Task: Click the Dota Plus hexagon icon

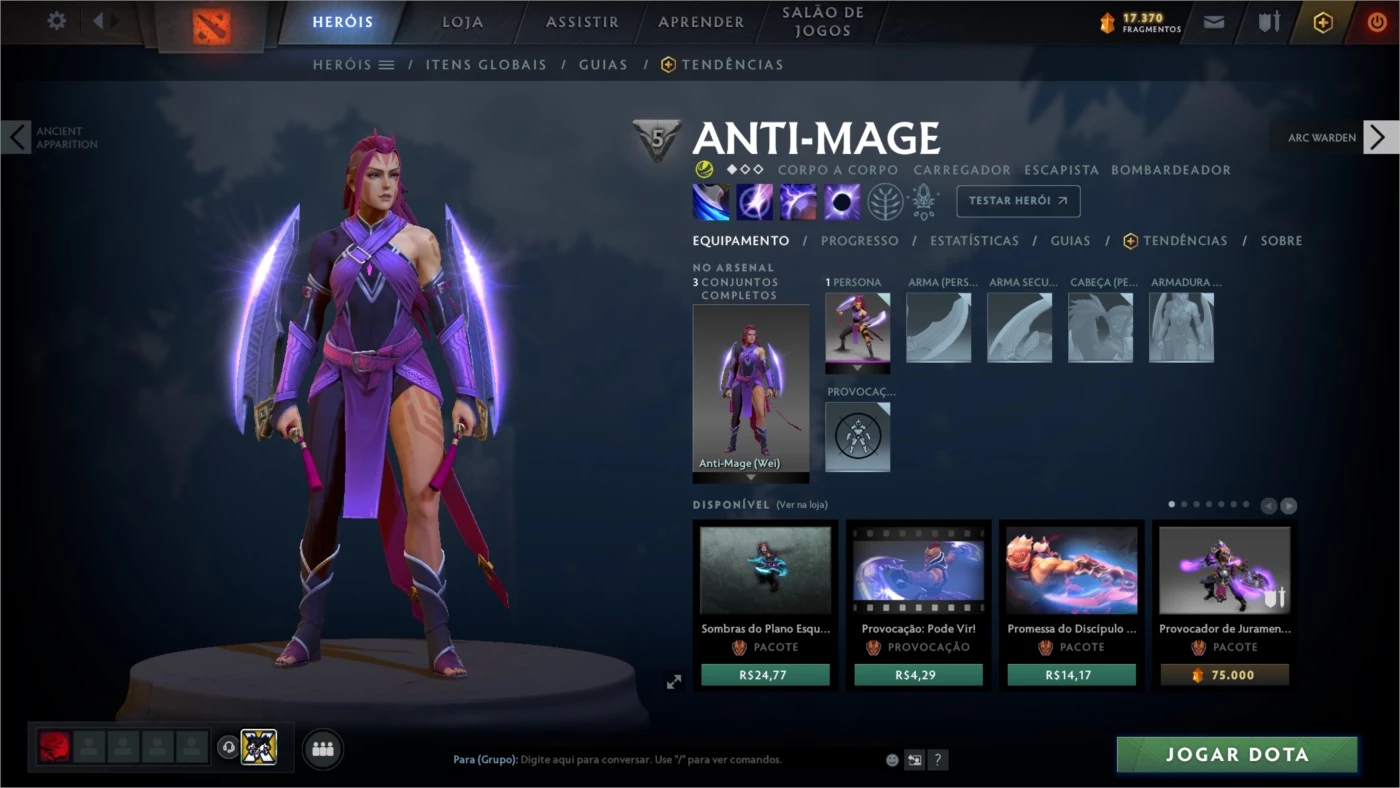Action: coord(1322,21)
